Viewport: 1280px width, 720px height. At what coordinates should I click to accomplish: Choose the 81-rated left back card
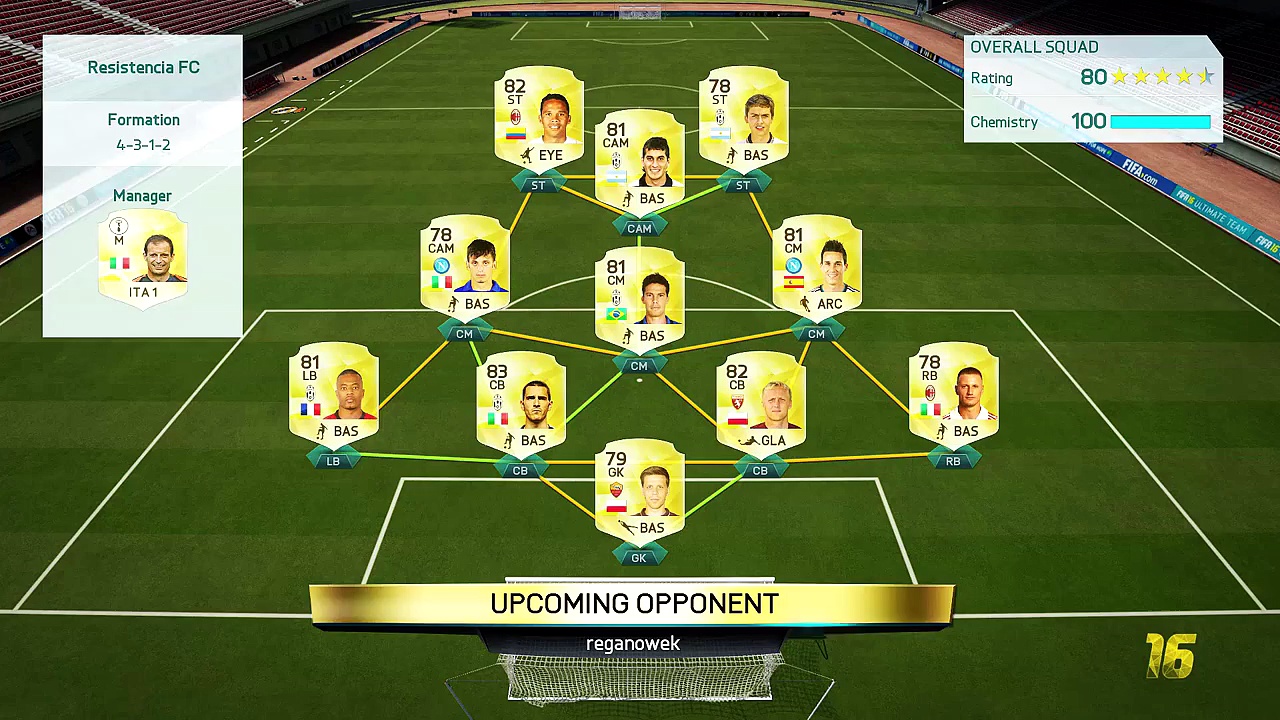click(334, 395)
